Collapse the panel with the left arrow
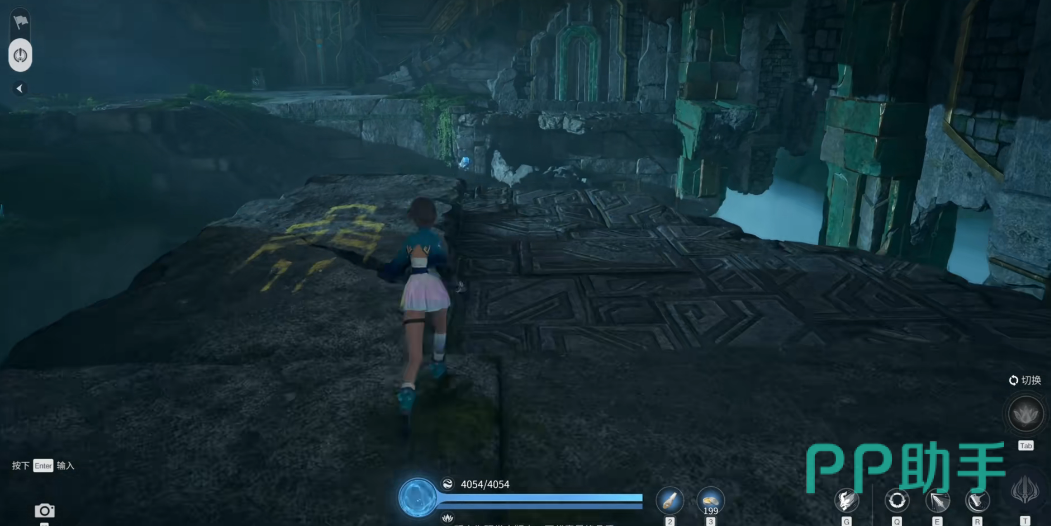1051x526 pixels. coord(19,88)
